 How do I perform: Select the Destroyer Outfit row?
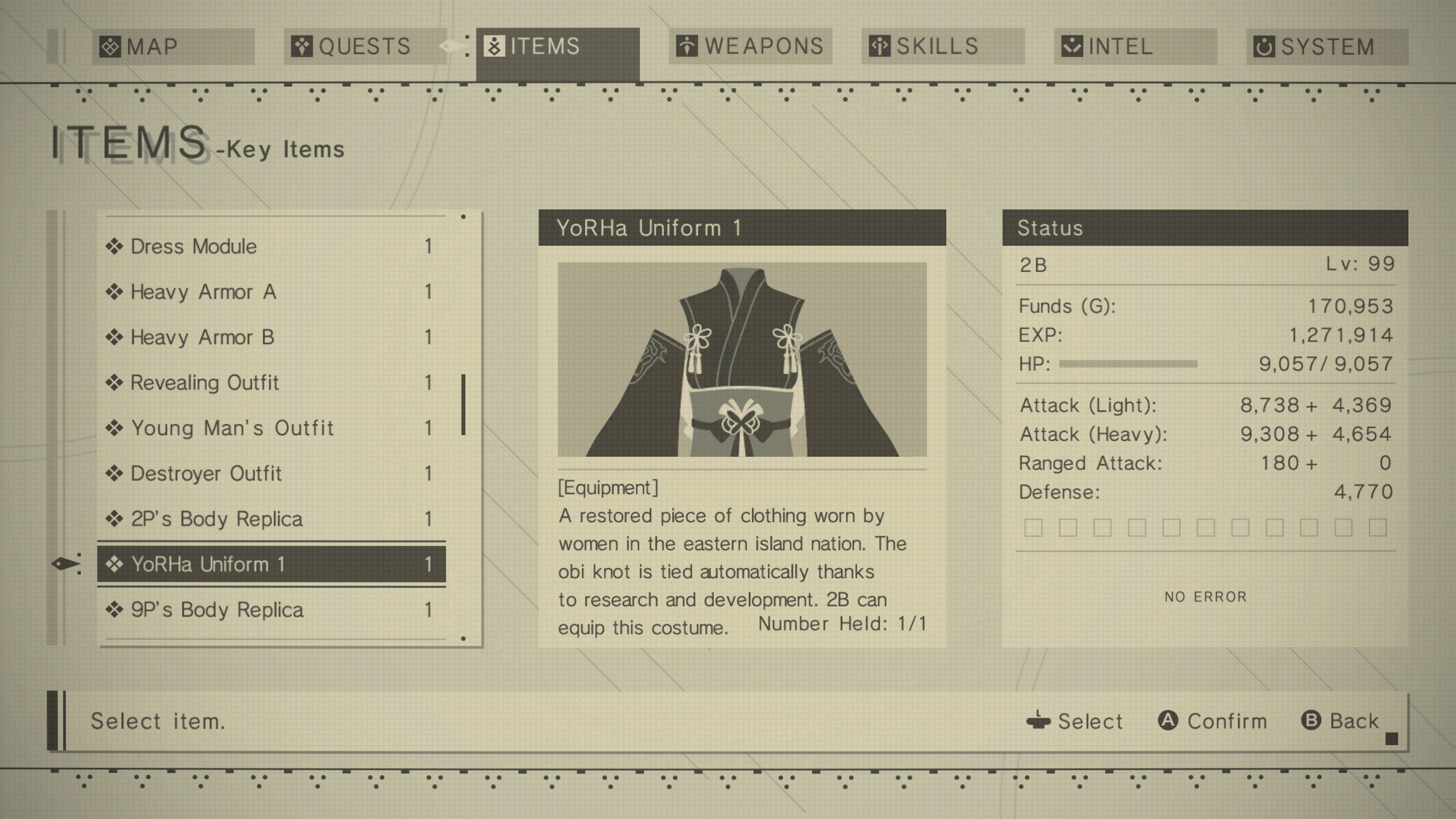271,473
